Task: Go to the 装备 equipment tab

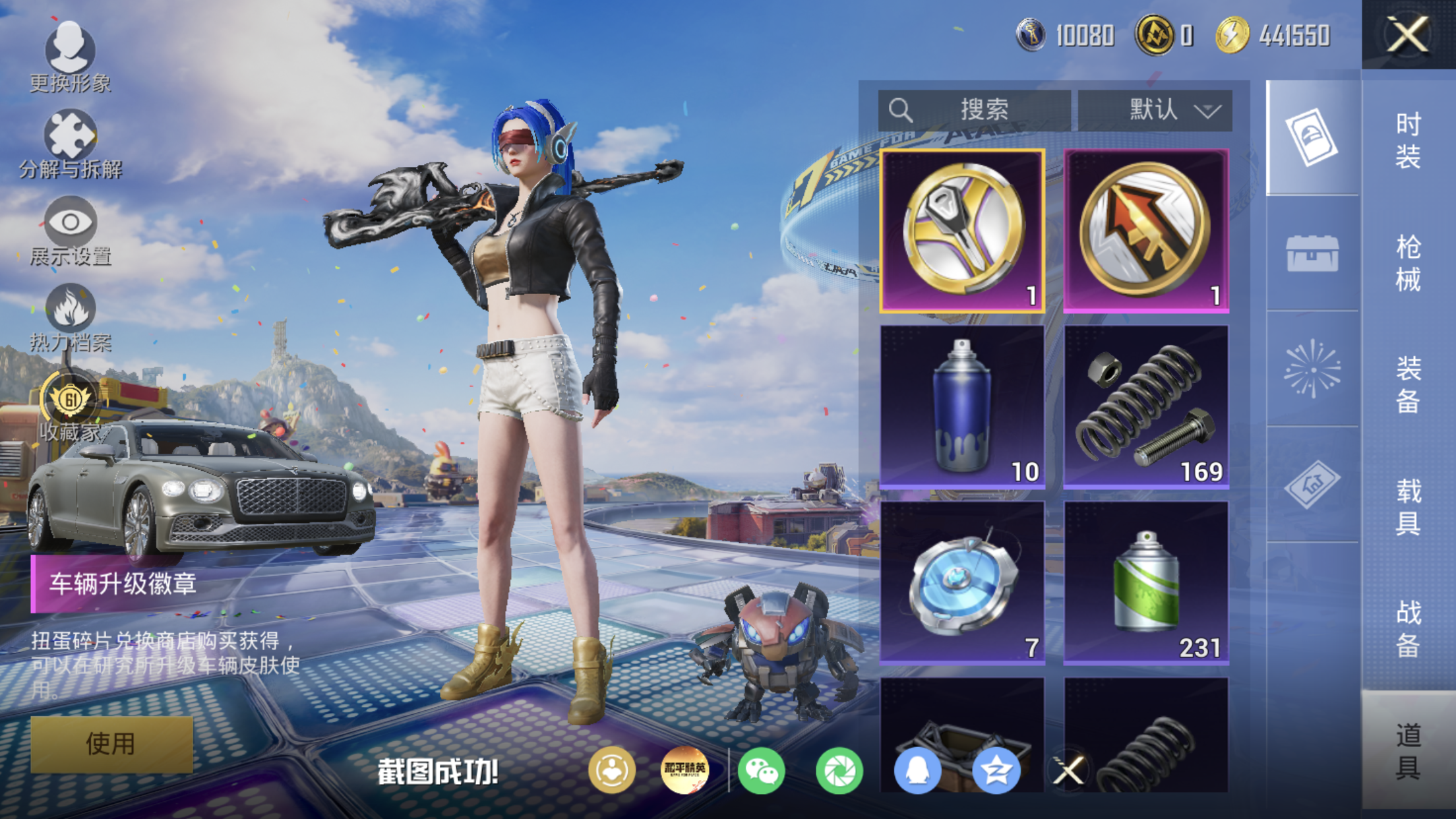Action: 1408,384
